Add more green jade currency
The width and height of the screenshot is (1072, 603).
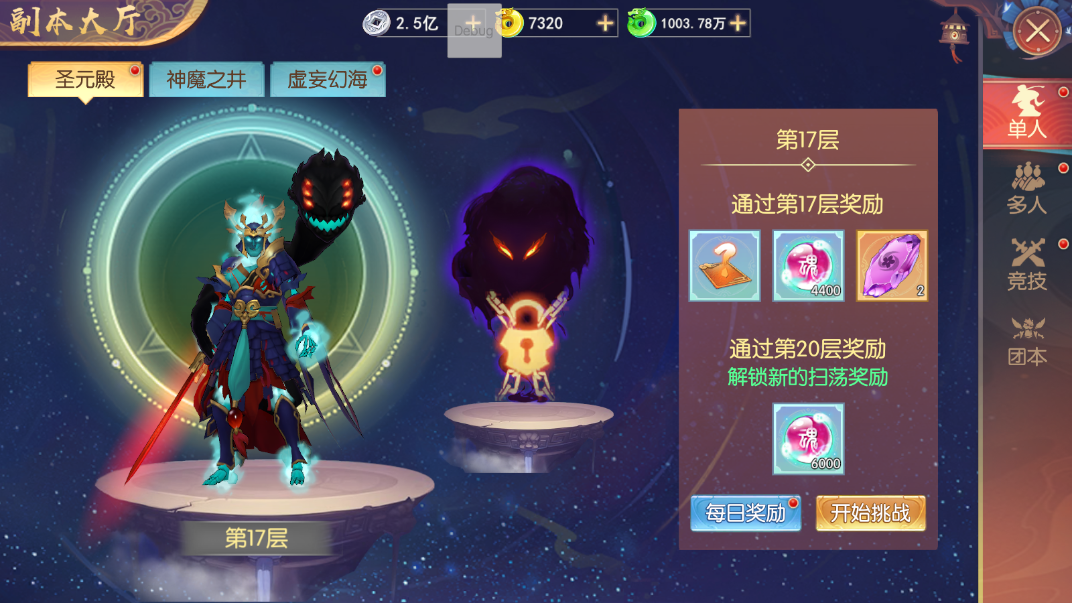(738, 23)
